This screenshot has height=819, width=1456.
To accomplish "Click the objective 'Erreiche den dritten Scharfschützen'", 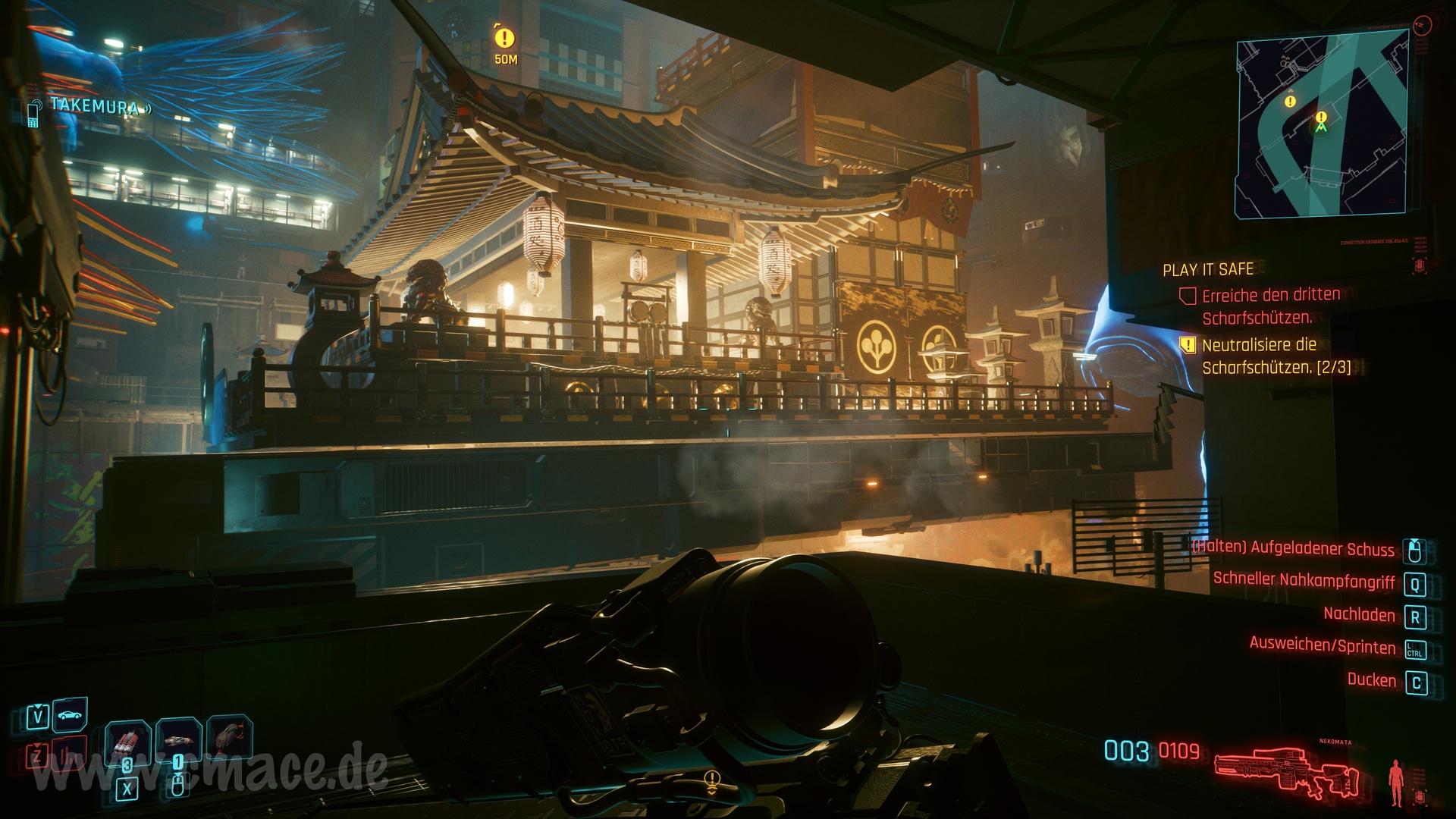I will (1271, 306).
